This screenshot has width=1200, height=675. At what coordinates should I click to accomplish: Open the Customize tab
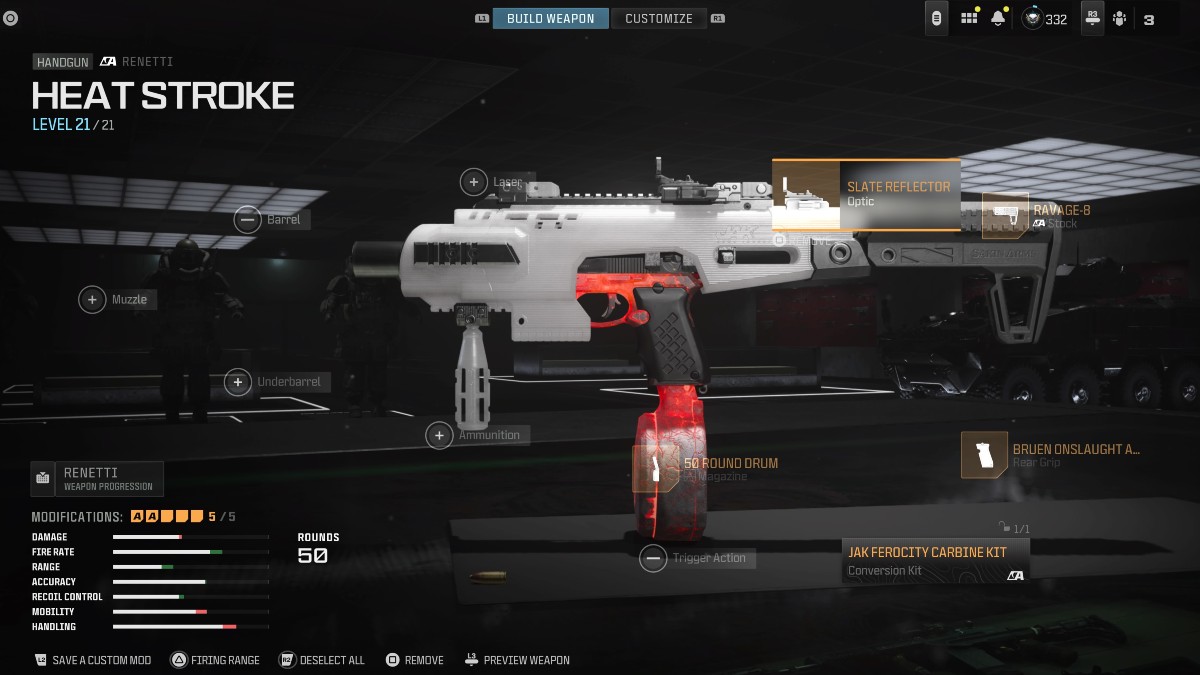pyautogui.click(x=658, y=18)
